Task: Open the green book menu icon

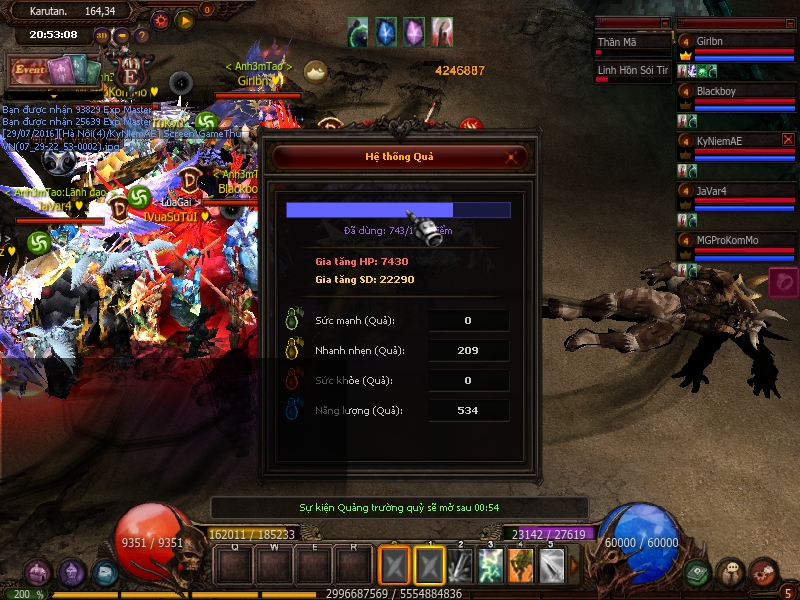Action: click(699, 573)
